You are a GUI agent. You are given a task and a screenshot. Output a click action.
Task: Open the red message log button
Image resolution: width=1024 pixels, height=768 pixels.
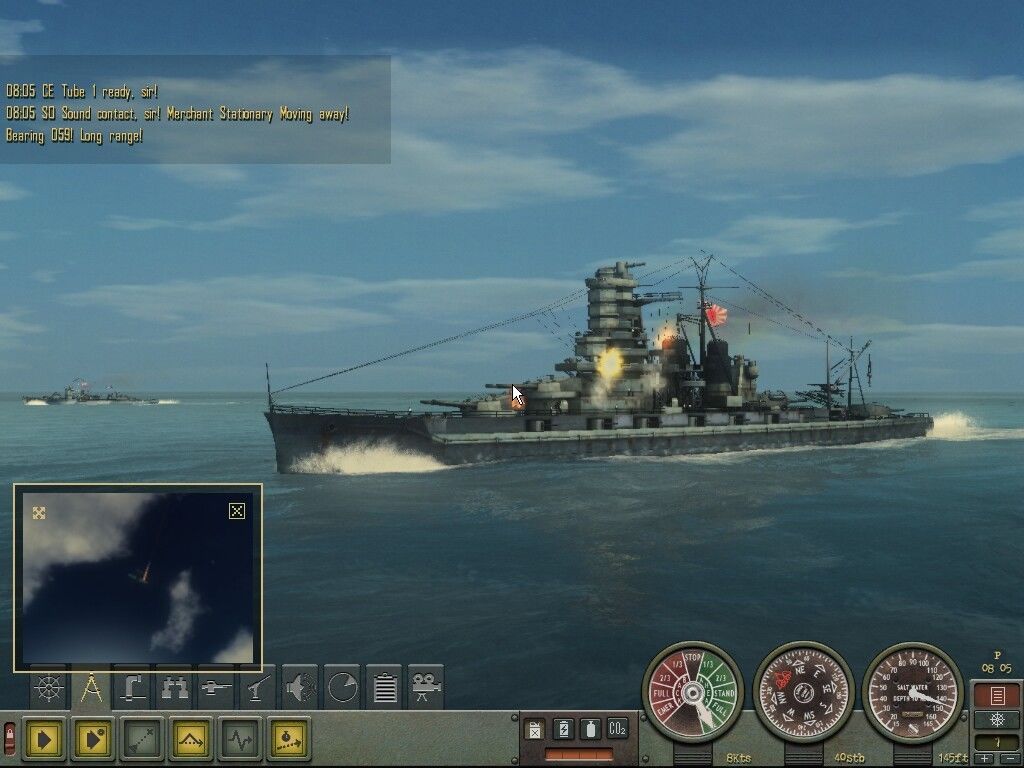point(997,694)
